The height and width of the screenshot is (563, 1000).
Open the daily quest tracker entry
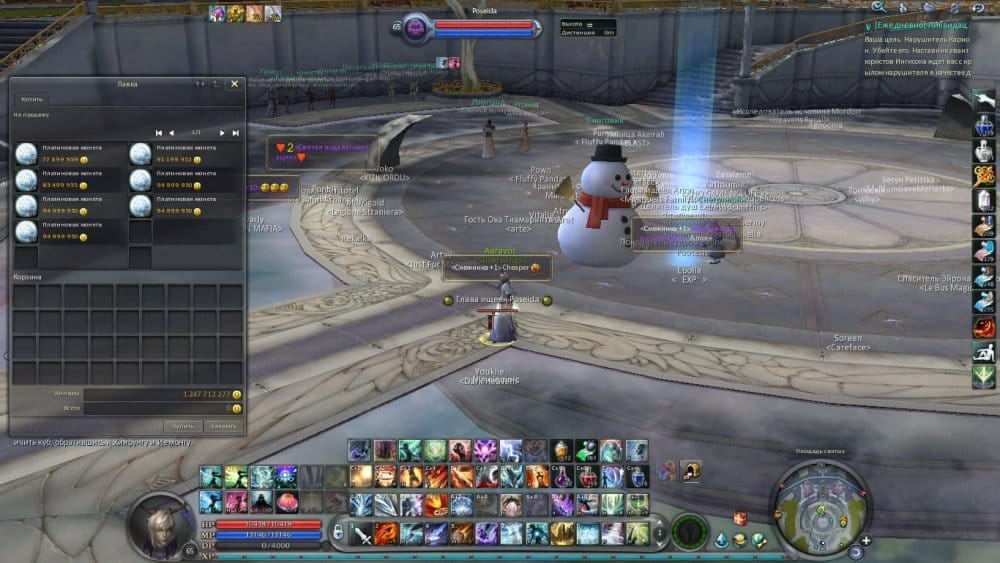click(920, 24)
